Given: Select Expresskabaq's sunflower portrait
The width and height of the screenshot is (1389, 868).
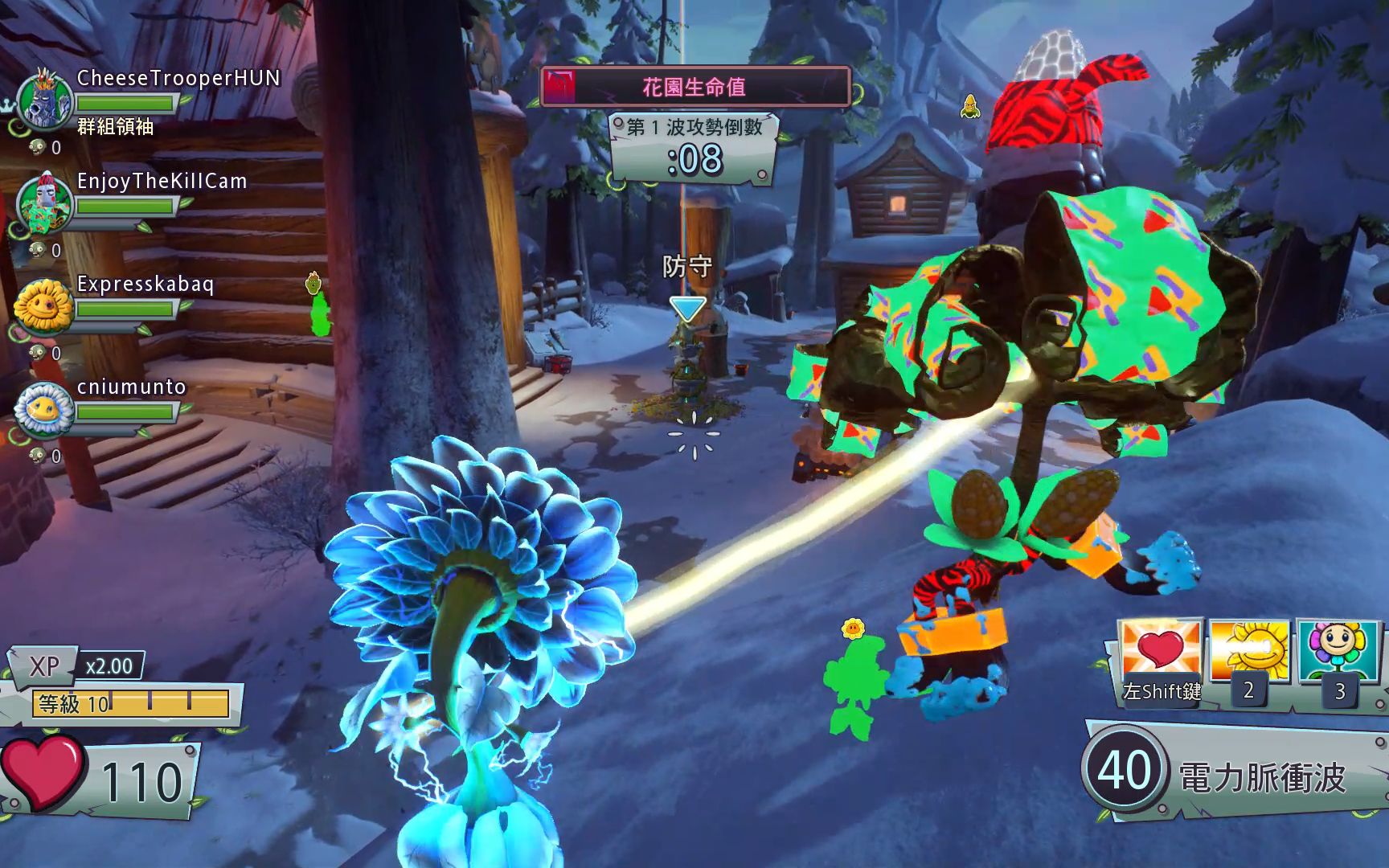Looking at the screenshot, I should (43, 305).
